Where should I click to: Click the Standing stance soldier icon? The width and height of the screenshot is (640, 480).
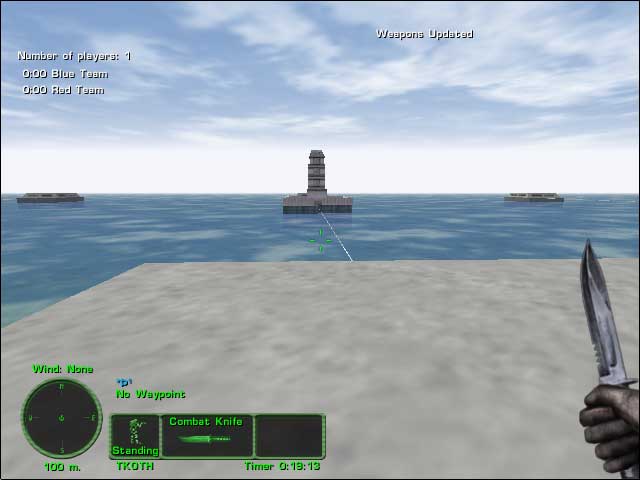click(x=135, y=435)
